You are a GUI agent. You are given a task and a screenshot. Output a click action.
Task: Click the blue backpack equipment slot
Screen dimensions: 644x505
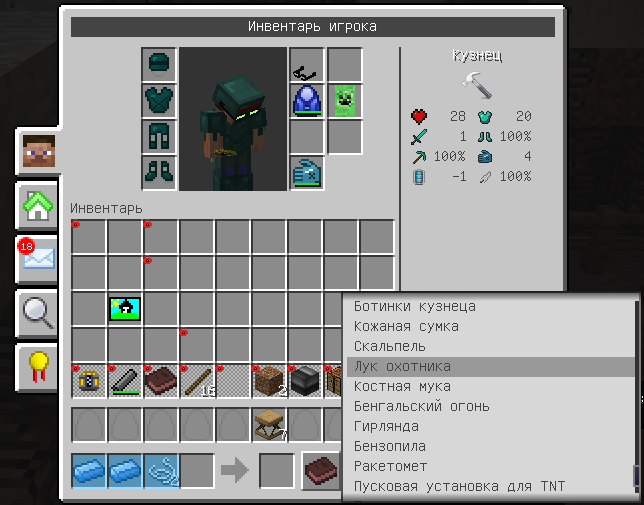[x=307, y=101]
